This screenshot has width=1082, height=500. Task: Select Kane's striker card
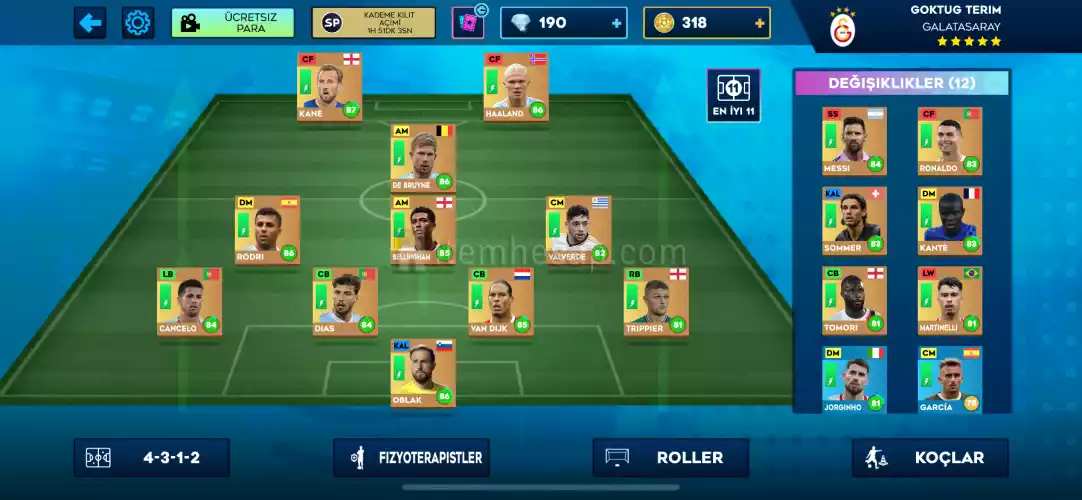[x=329, y=87]
